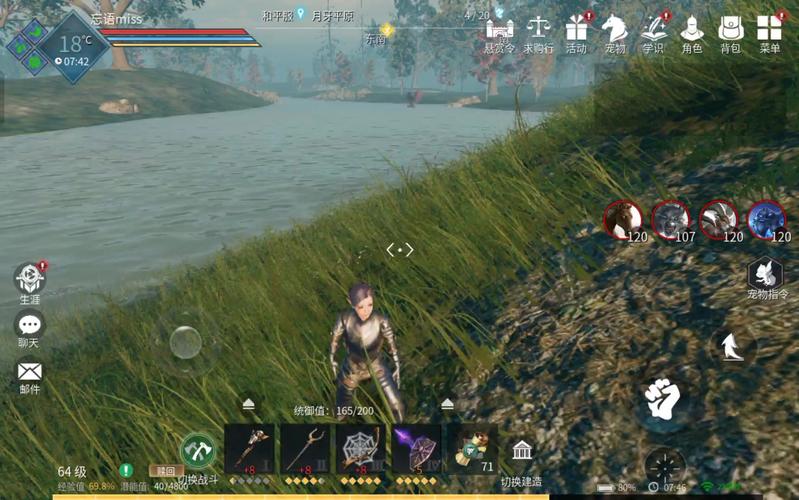Select the purple shield hotbar slot
This screenshot has width=799, height=500.
pos(416,449)
